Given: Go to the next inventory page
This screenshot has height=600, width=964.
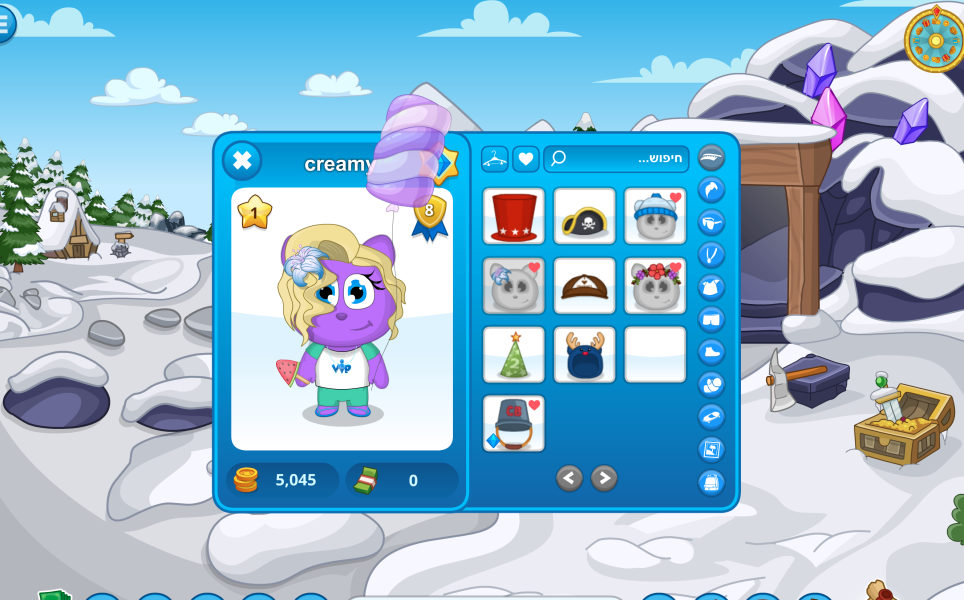Looking at the screenshot, I should pyautogui.click(x=604, y=478).
